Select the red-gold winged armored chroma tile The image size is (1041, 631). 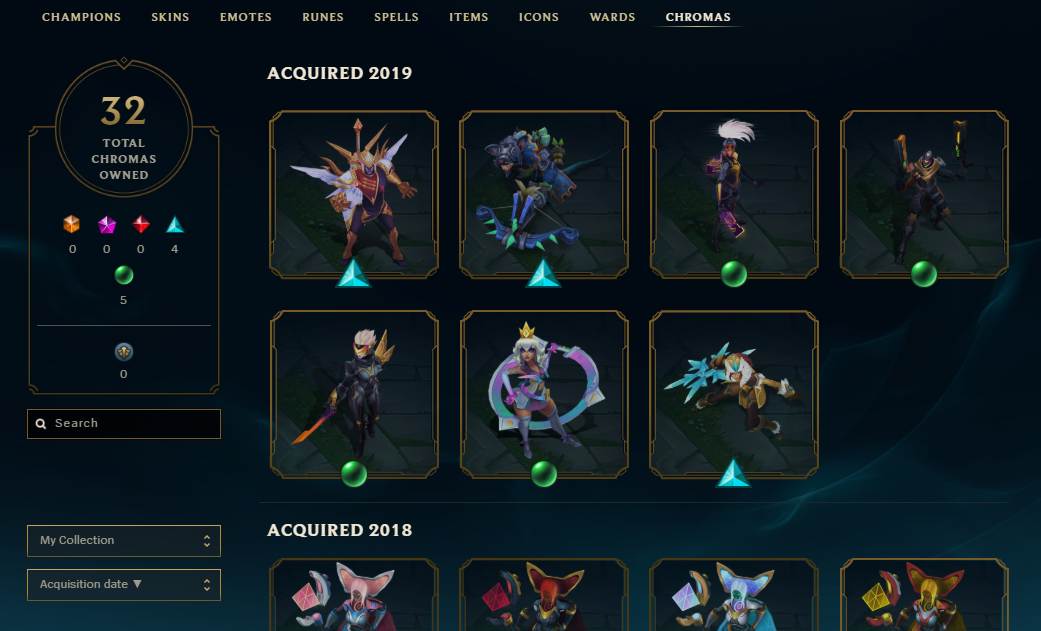354,193
